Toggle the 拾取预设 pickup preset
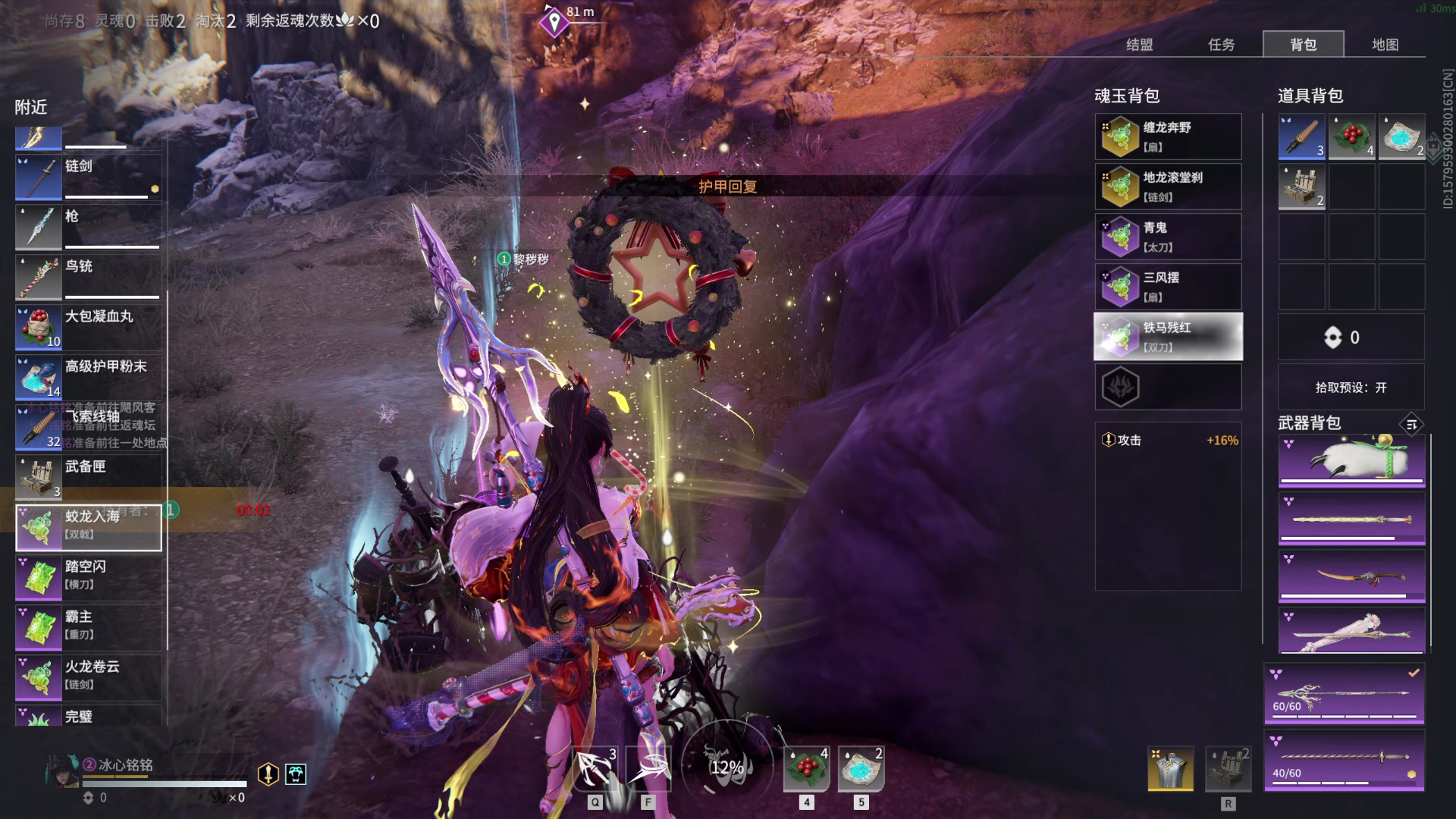Viewport: 1456px width, 819px height. tap(1351, 388)
